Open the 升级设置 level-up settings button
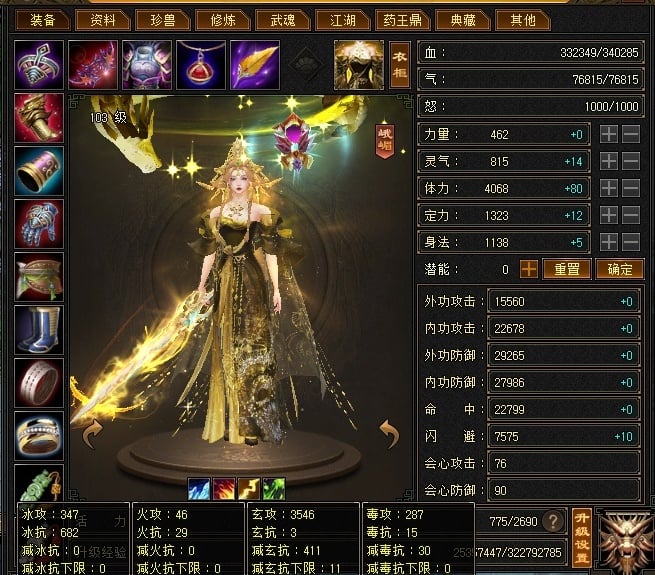 582,522
